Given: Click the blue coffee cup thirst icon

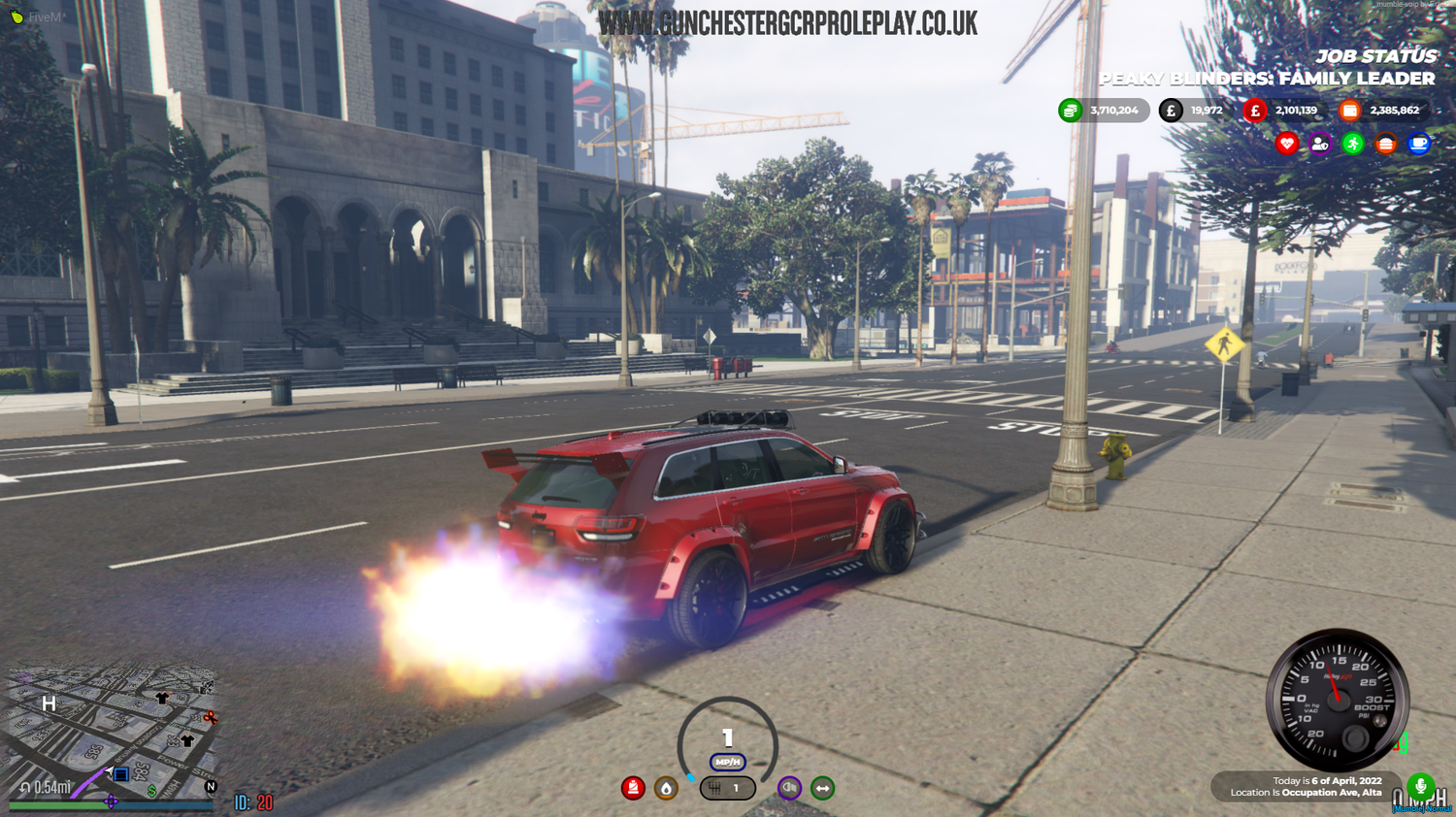Looking at the screenshot, I should coord(1420,143).
